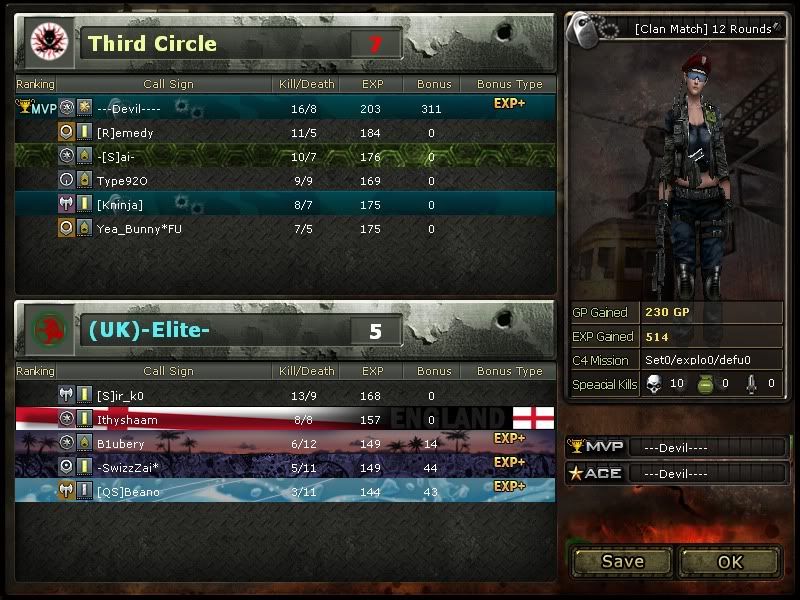The width and height of the screenshot is (800, 600).
Task: Pick the [Kninja] scoreboard row
Action: 285,204
